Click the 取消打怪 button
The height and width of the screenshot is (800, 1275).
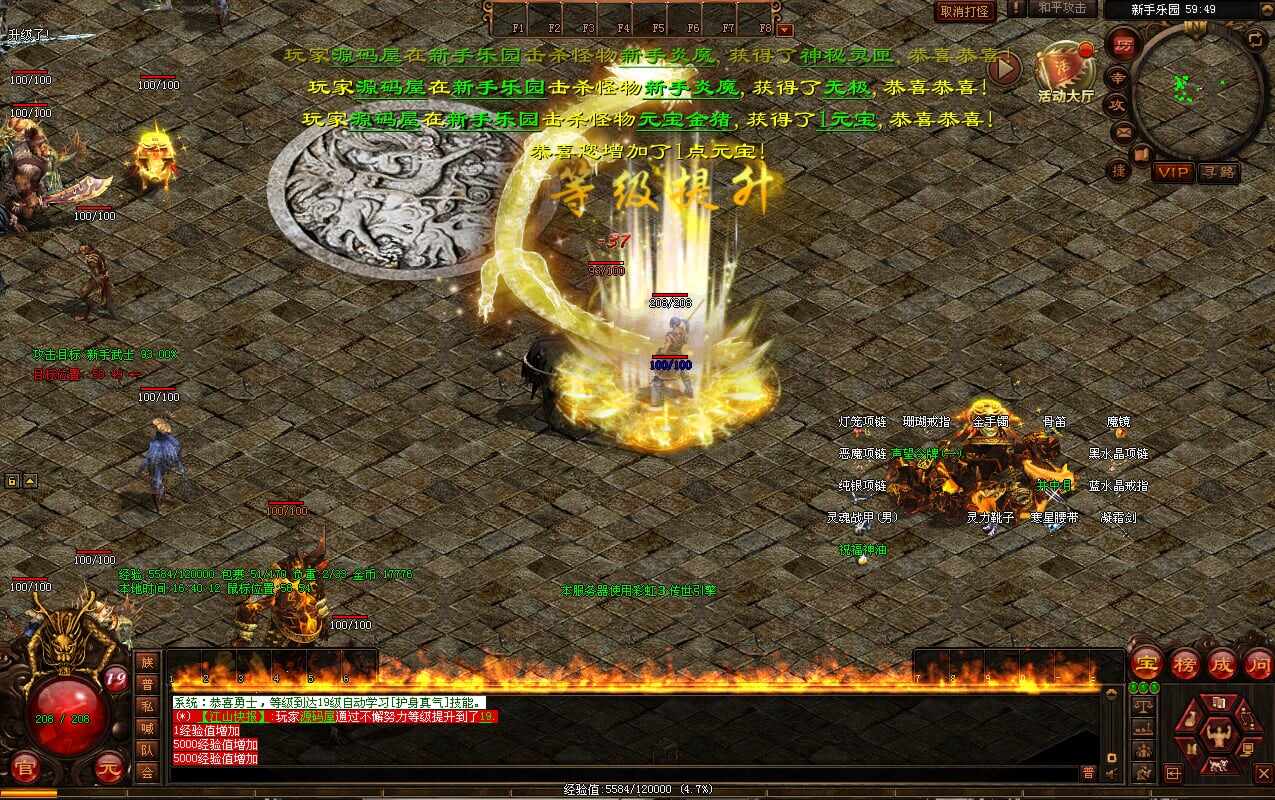pyautogui.click(x=965, y=11)
